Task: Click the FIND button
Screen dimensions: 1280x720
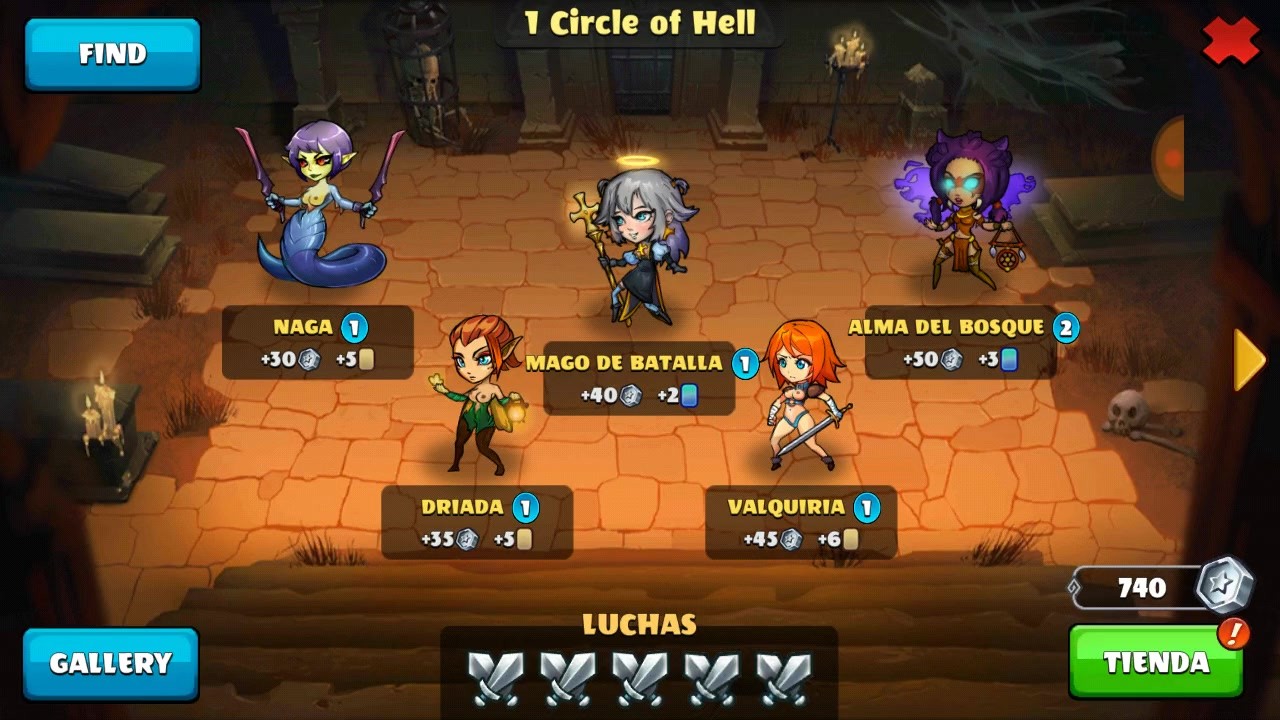Action: [112, 54]
